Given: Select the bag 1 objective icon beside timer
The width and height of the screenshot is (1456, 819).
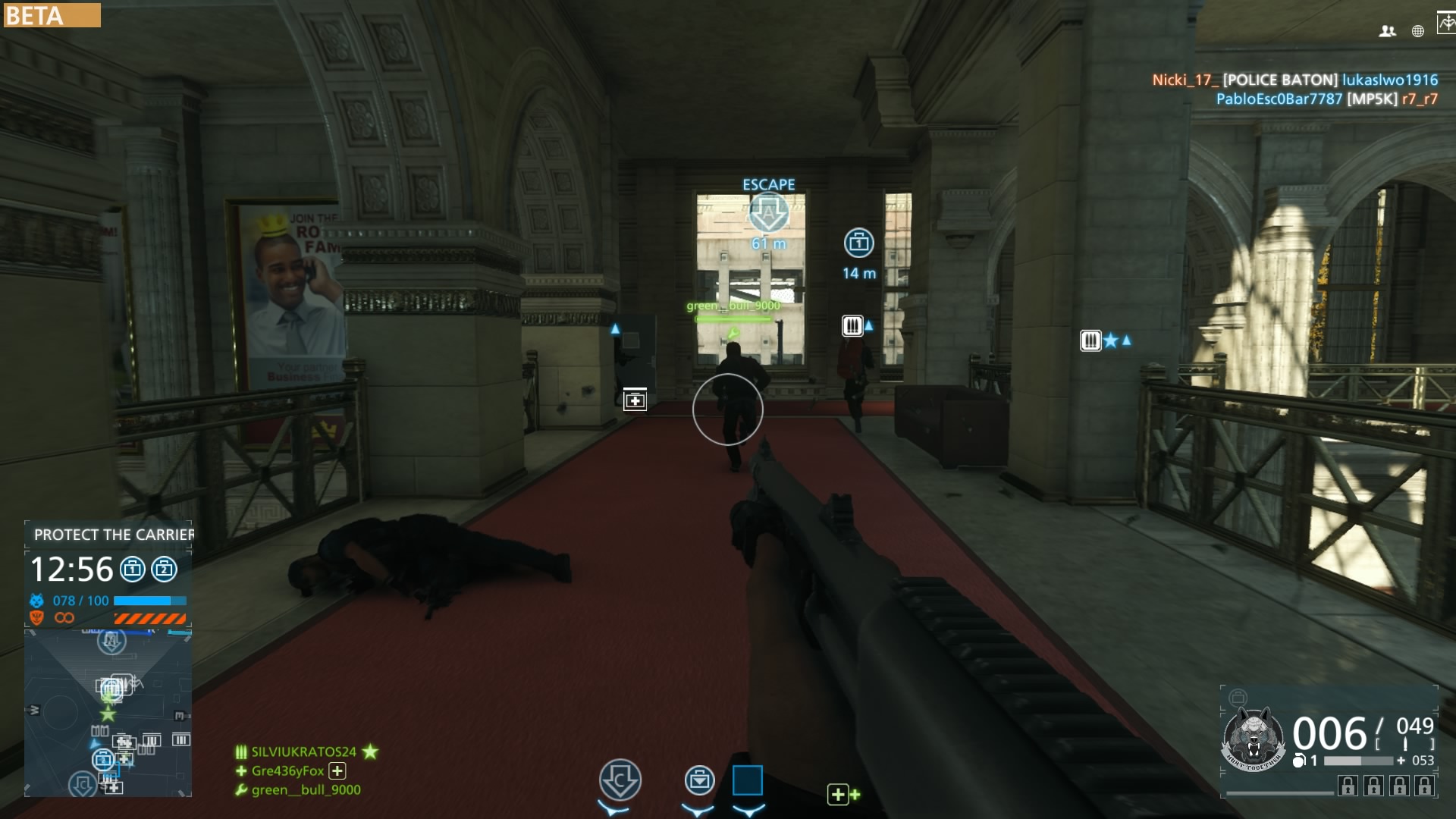Looking at the screenshot, I should click(133, 569).
